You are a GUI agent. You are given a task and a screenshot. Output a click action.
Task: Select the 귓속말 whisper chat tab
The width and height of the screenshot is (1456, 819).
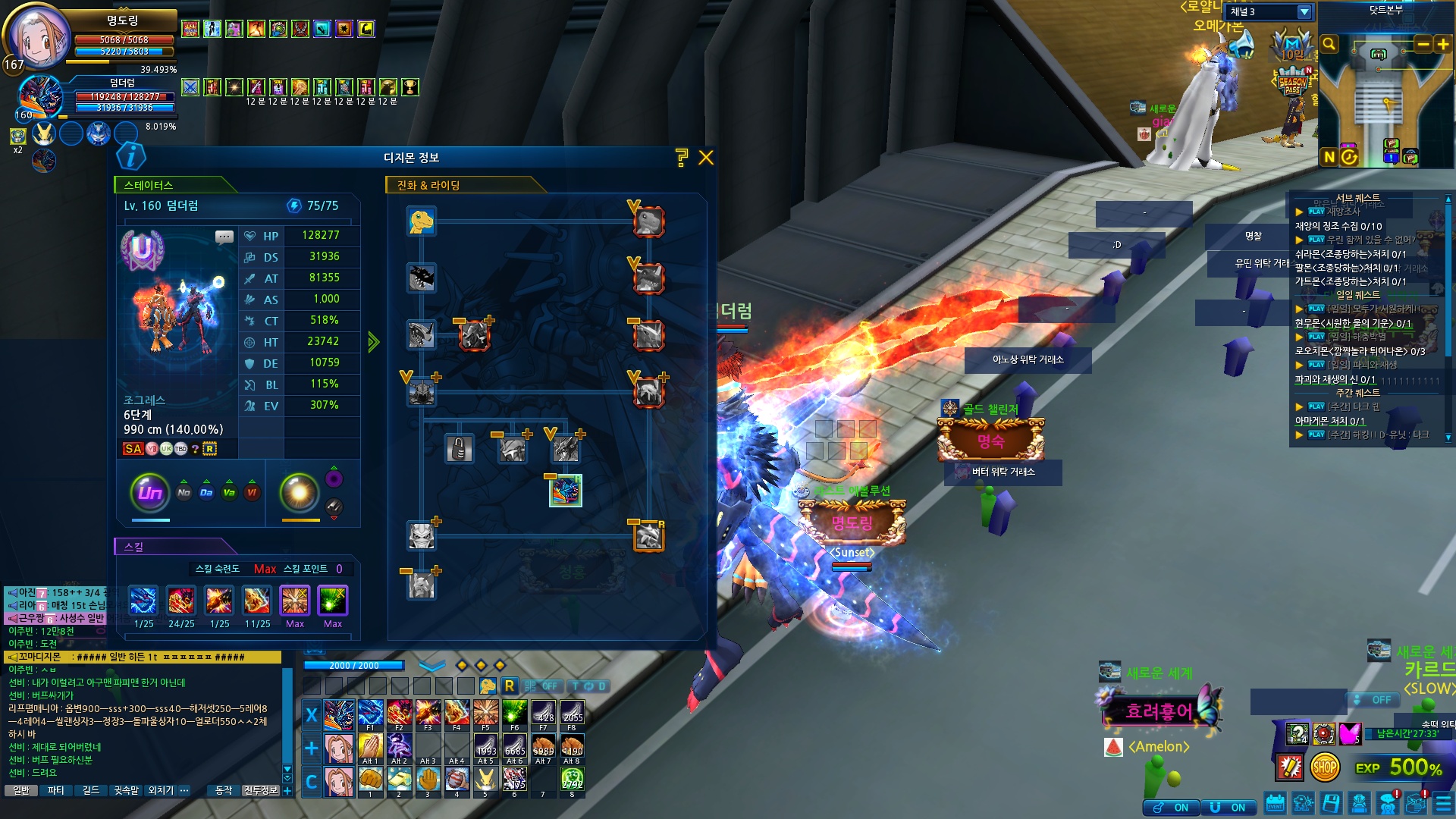[127, 790]
